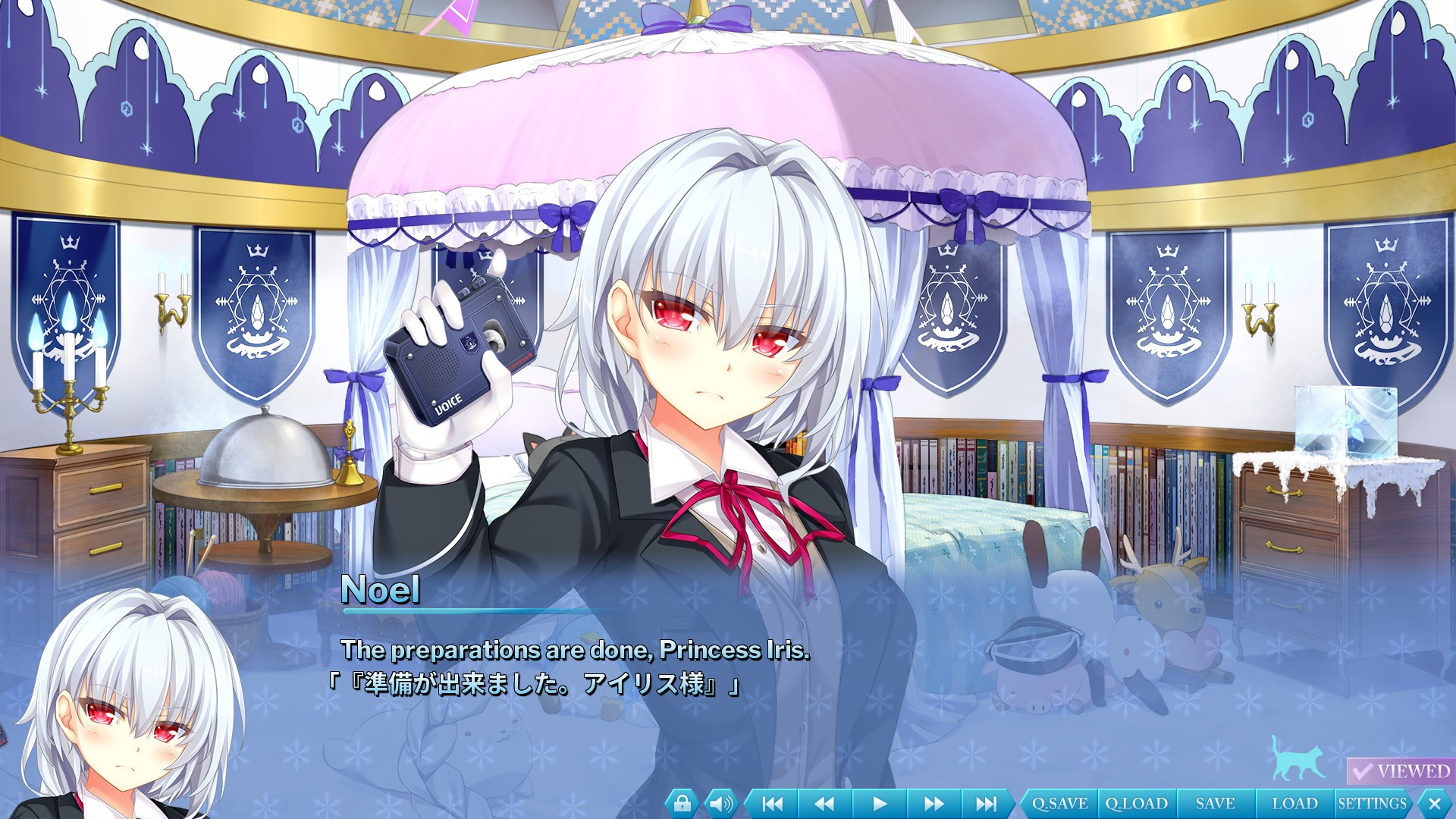The width and height of the screenshot is (1456, 819).
Task: Skip back to the first dialogue line
Action: pos(773,801)
